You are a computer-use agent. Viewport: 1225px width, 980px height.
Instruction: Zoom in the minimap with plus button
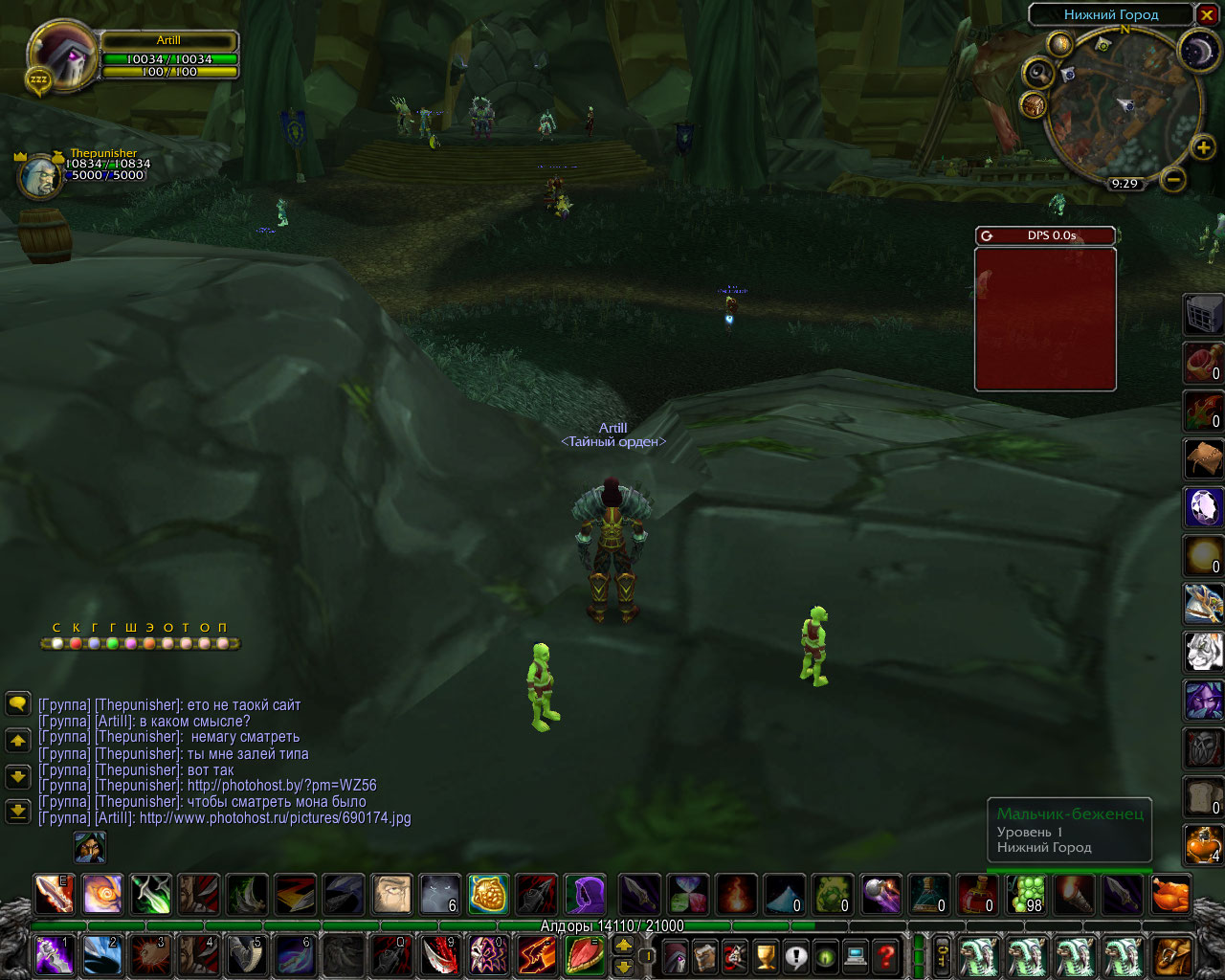(1203, 147)
